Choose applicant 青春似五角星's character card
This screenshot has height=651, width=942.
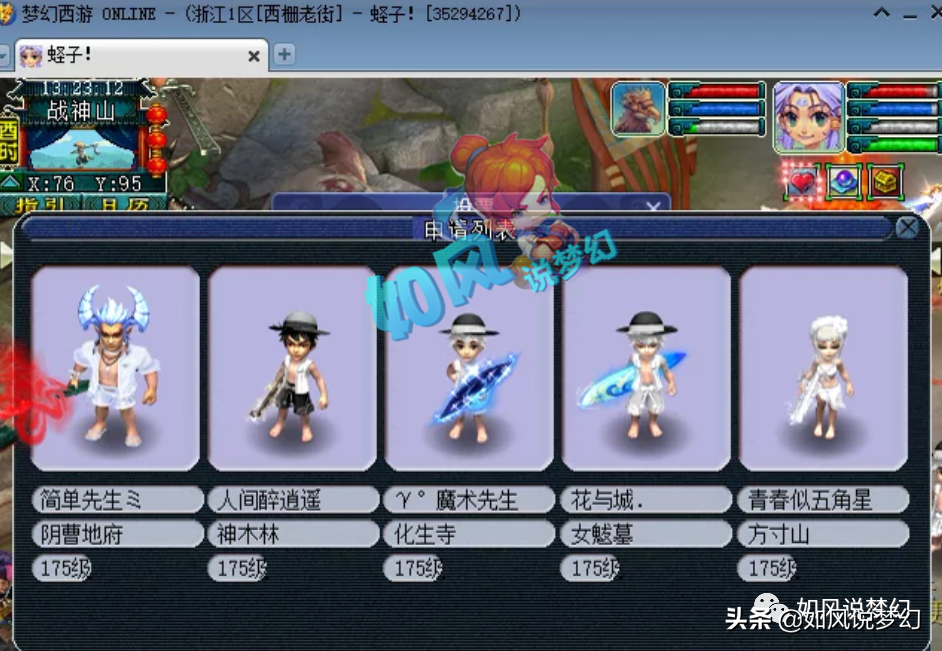pyautogui.click(x=823, y=368)
